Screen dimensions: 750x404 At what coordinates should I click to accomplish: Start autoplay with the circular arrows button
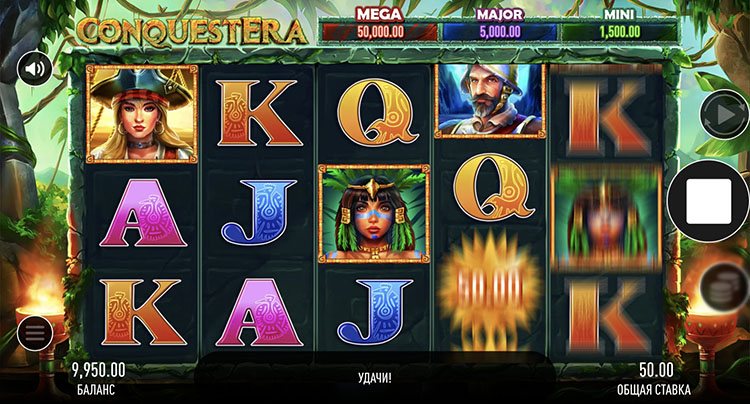719,111
